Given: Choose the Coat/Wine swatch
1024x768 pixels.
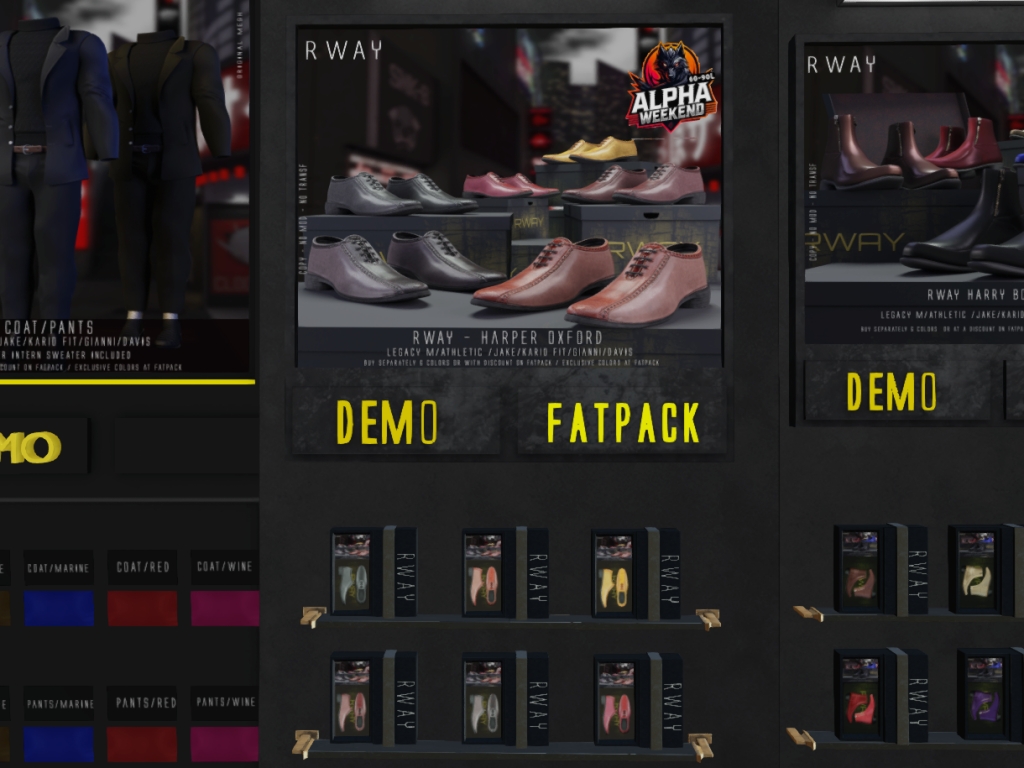Looking at the screenshot, I should pyautogui.click(x=225, y=607).
